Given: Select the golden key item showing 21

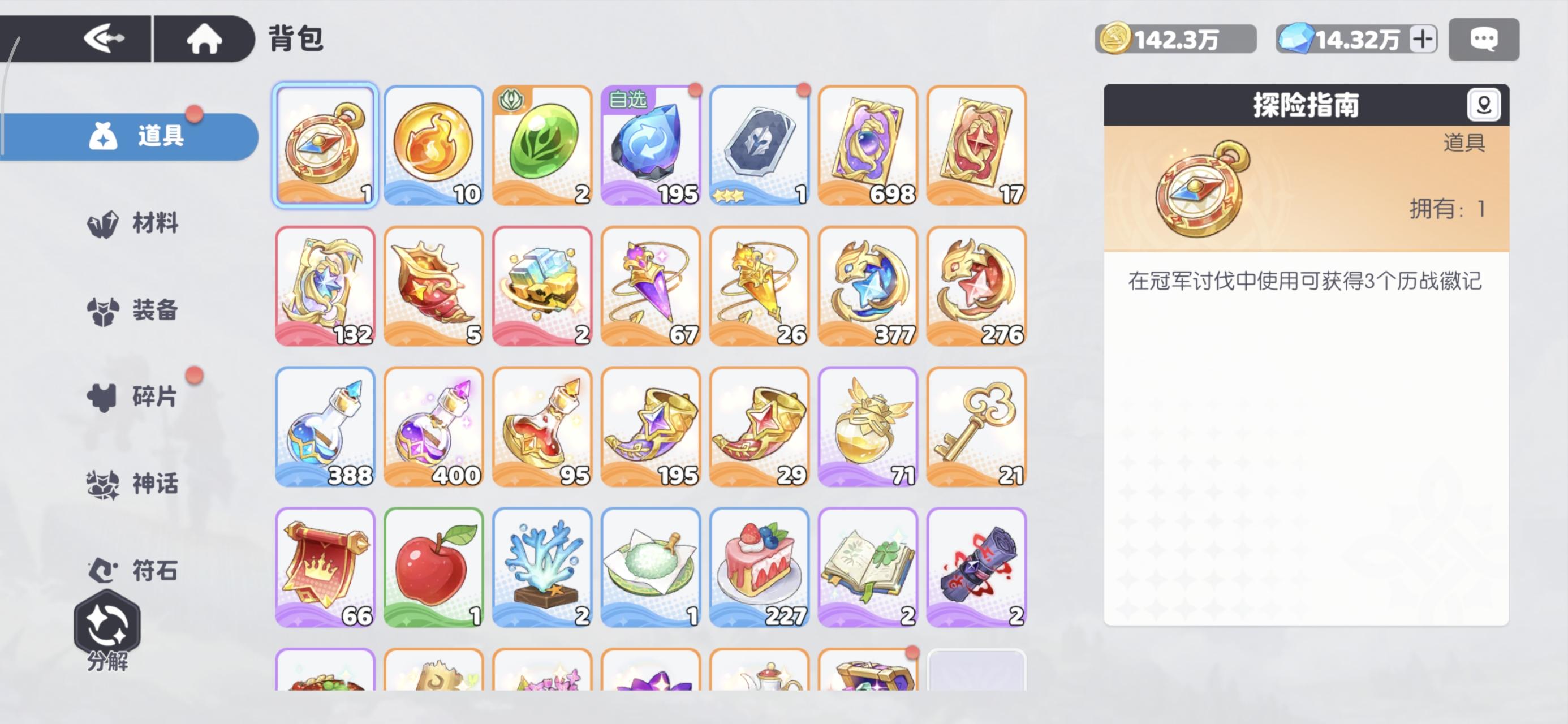Looking at the screenshot, I should tap(976, 425).
